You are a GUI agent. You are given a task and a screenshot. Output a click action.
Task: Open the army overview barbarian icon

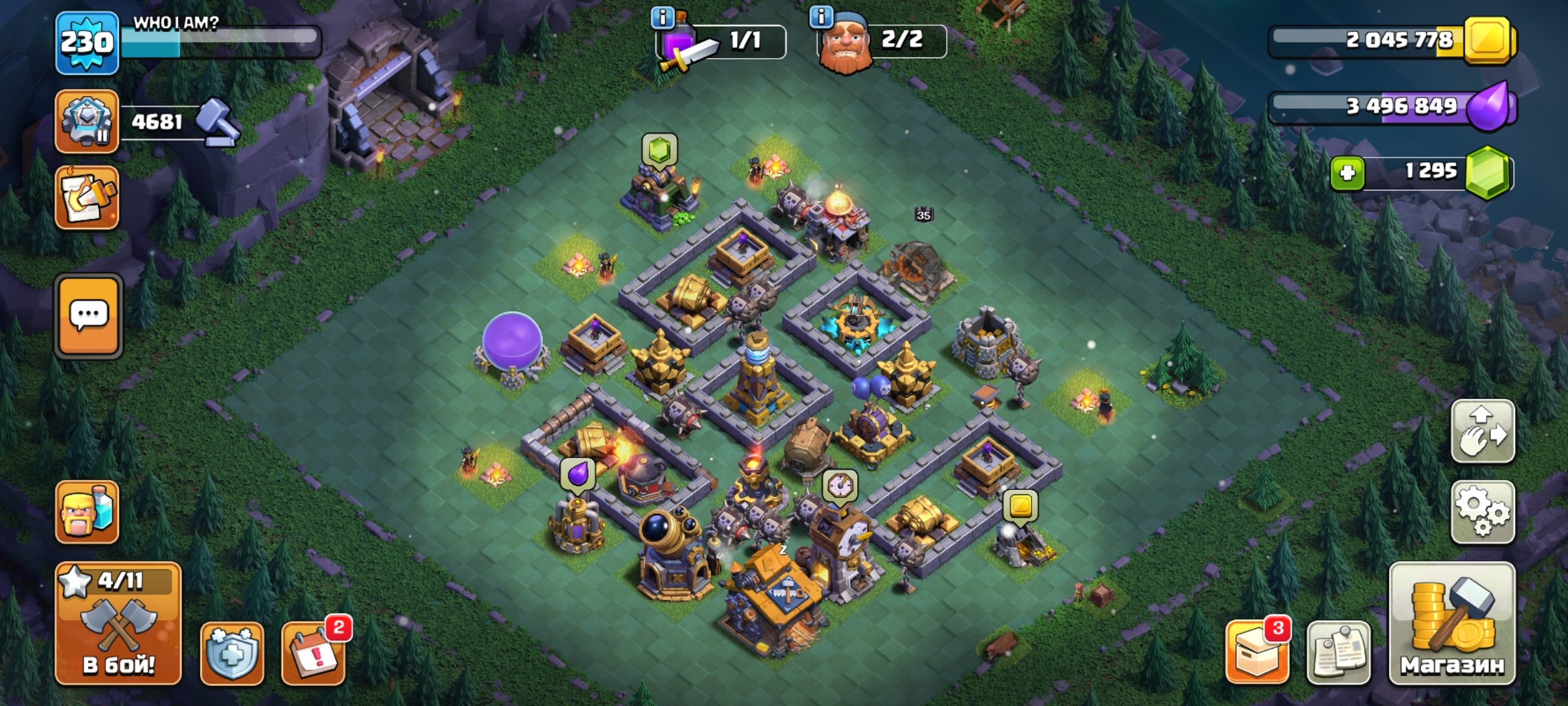point(87,512)
